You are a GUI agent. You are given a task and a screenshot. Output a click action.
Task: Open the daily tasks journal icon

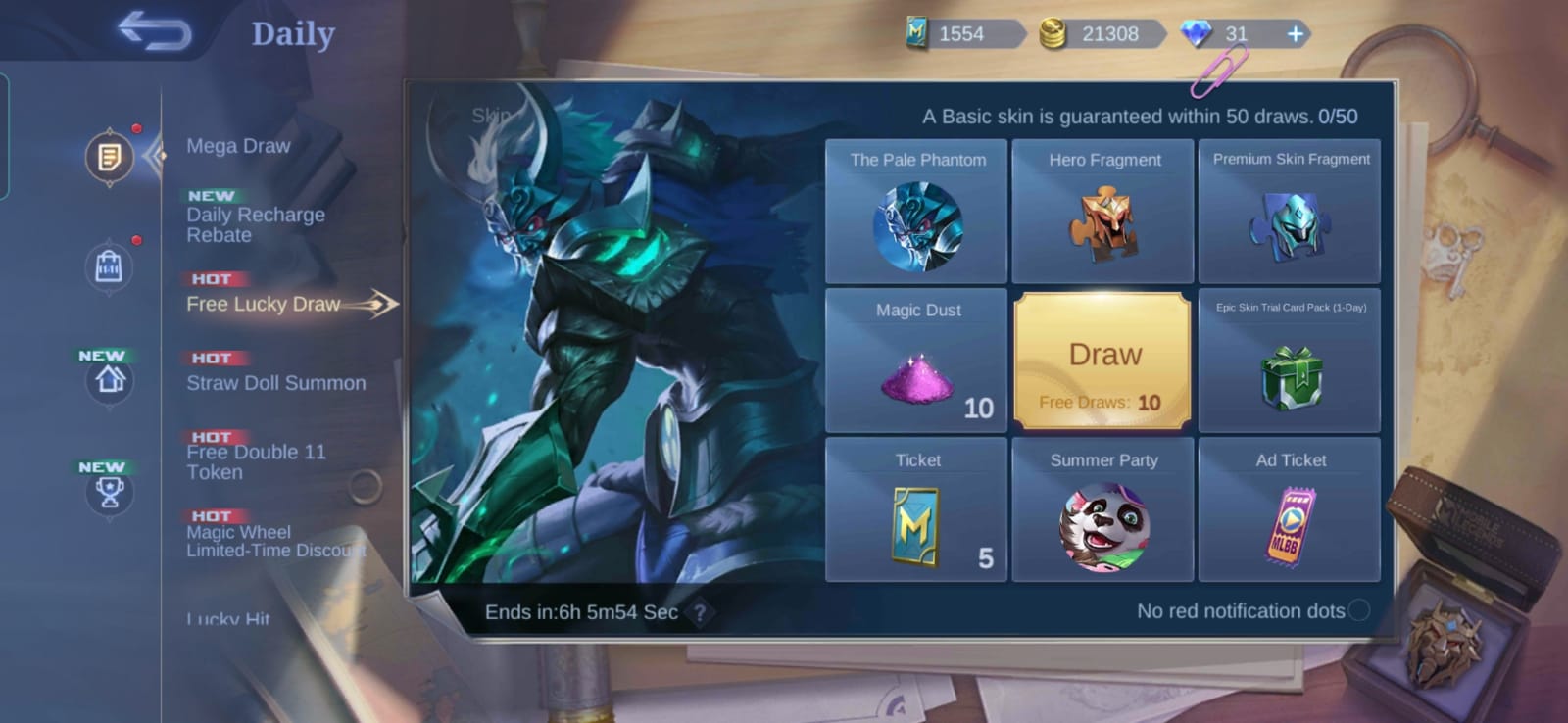pos(109,157)
